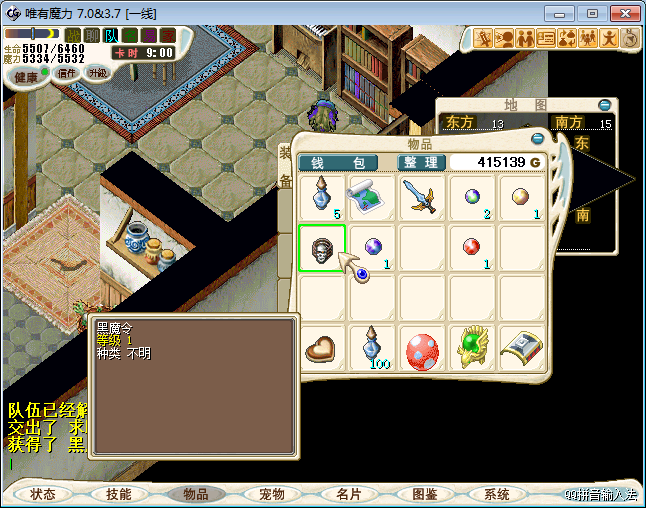The width and height of the screenshot is (646, 508).
Task: Select the red orb item
Action: coord(472,248)
